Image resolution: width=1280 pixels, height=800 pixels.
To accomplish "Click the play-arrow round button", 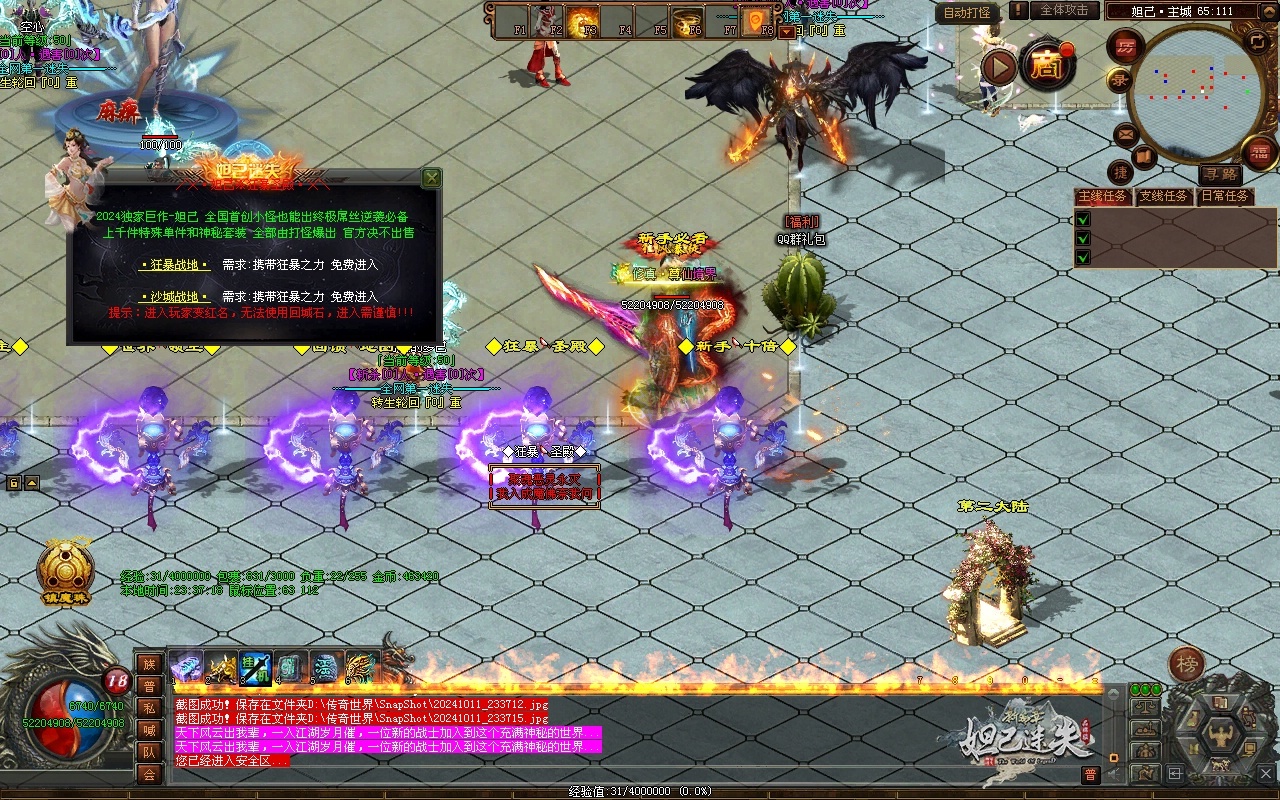I will [x=998, y=67].
